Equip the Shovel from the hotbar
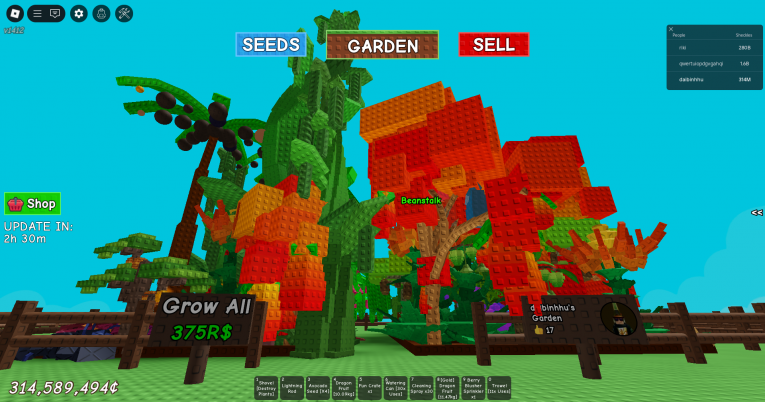This screenshot has height=402, width=765. pyautogui.click(x=267, y=388)
